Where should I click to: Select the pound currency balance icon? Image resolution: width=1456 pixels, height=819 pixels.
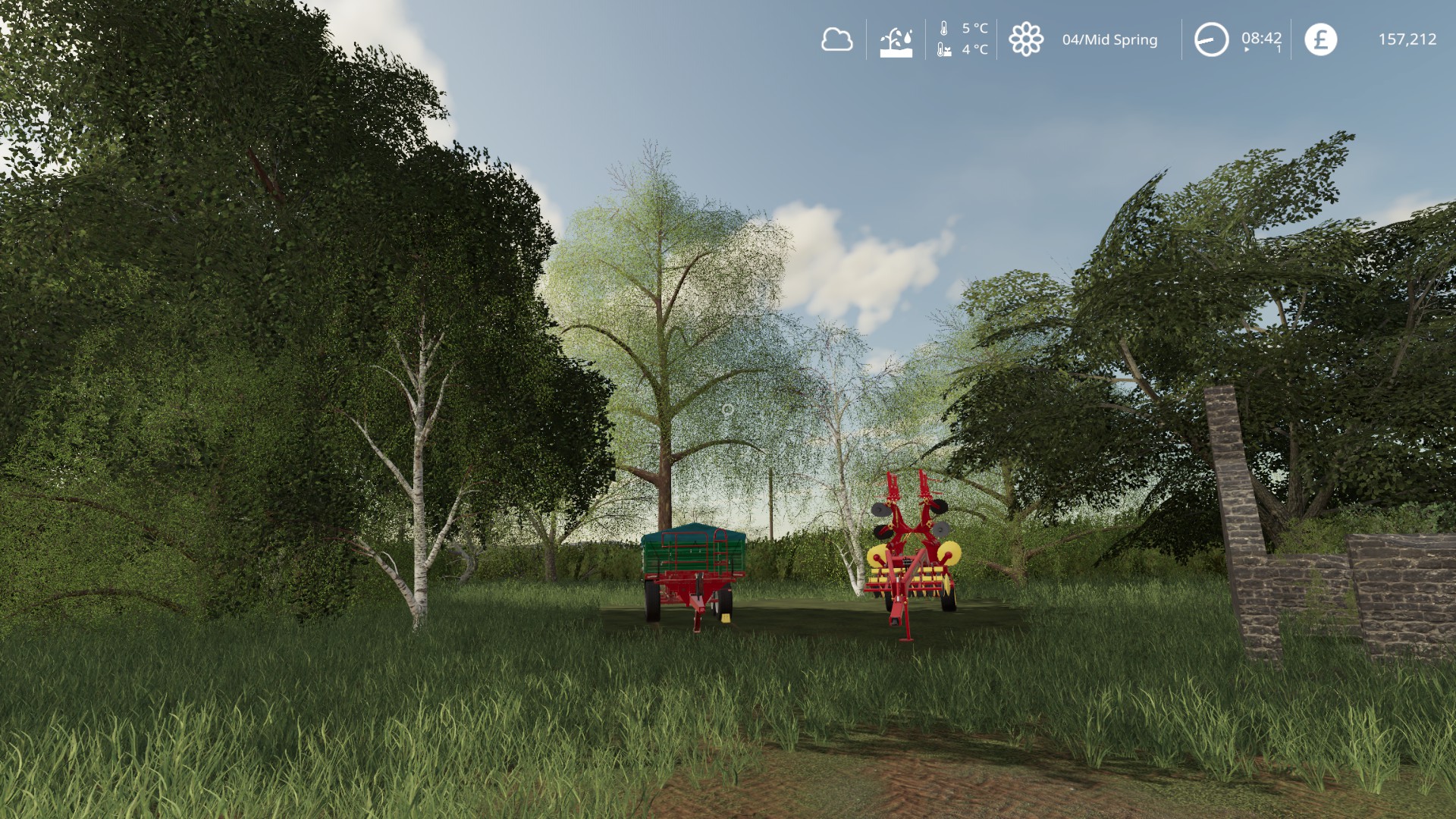pyautogui.click(x=1320, y=39)
